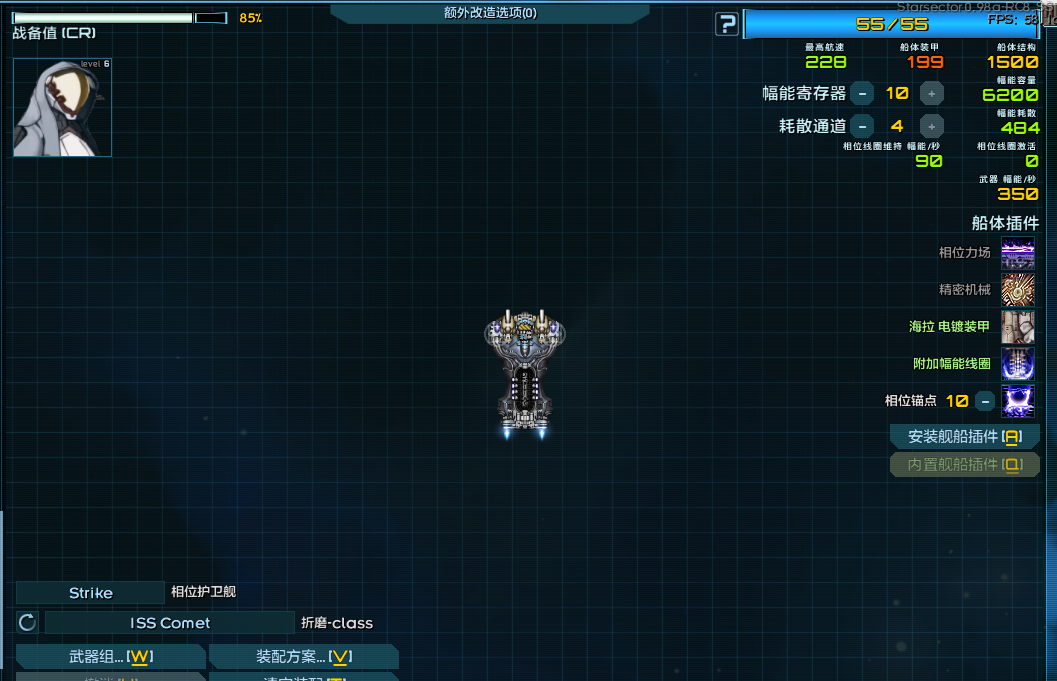Screen dimensions: 1057x681
Task: Remove 相位锚点 hull mod with minus button
Action: pyautogui.click(x=985, y=401)
